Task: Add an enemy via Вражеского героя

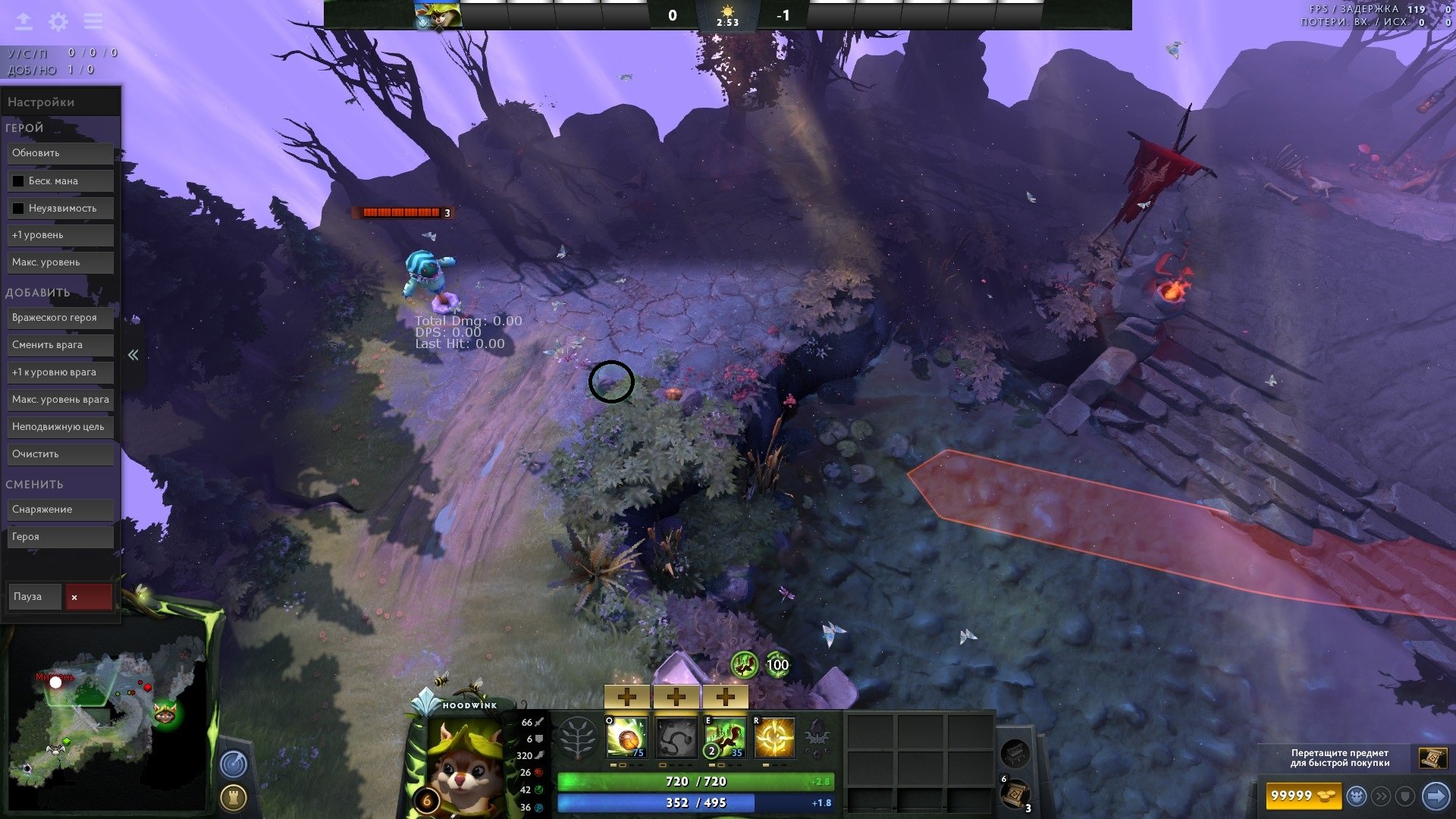Action: tap(61, 318)
